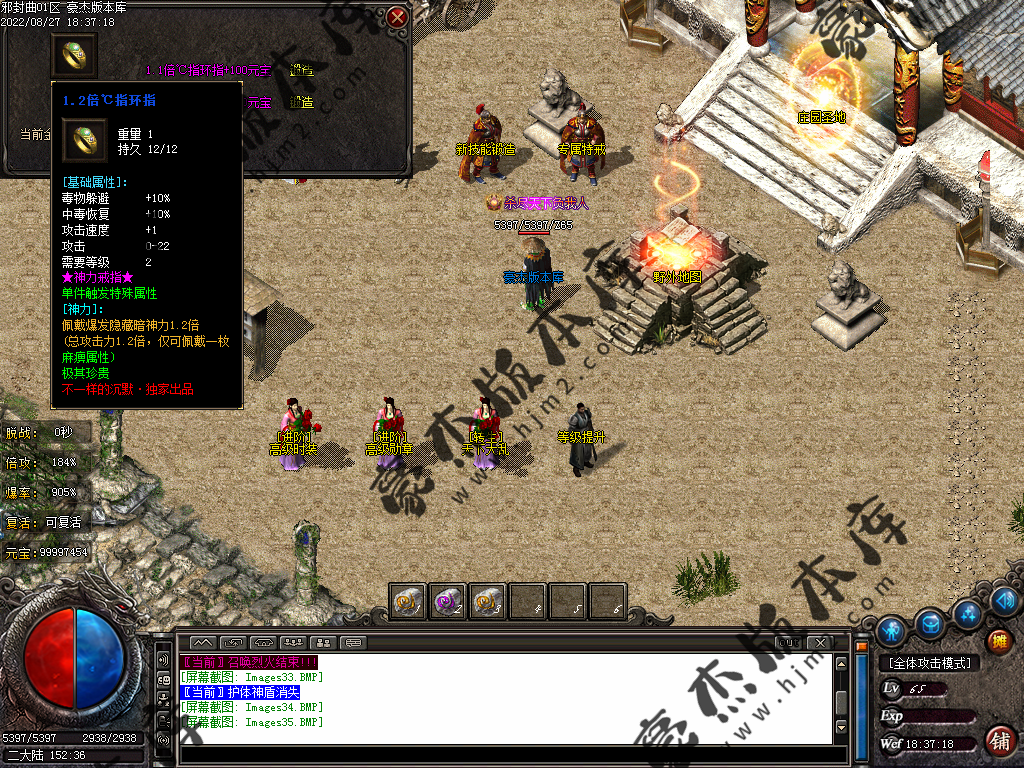Screen dimensions: 1024x768
Task: Click 锻造 for the 1.1倍 ring recipe
Action: tap(301, 71)
